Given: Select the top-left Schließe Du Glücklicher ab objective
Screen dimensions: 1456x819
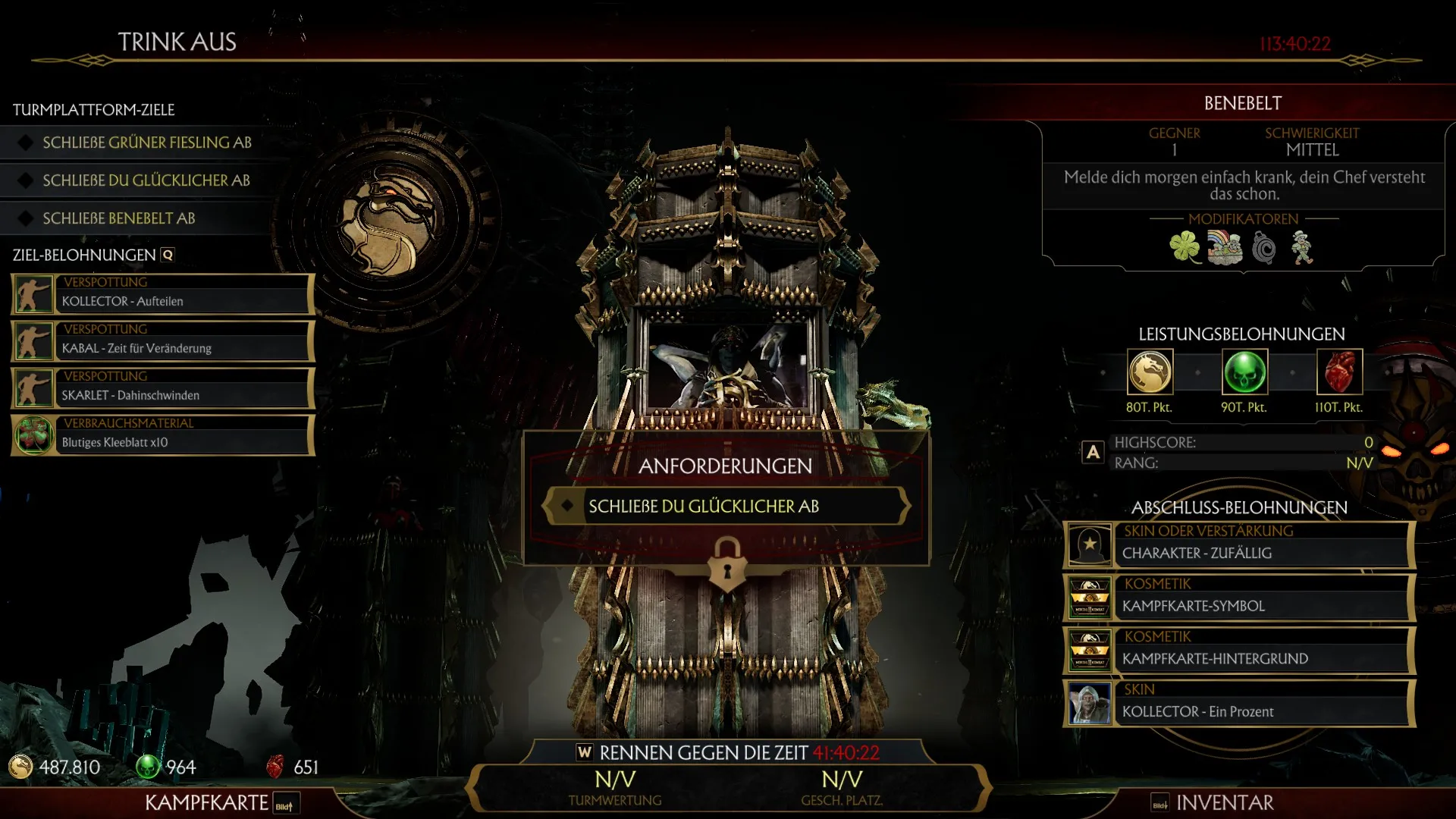Looking at the screenshot, I should tap(146, 180).
